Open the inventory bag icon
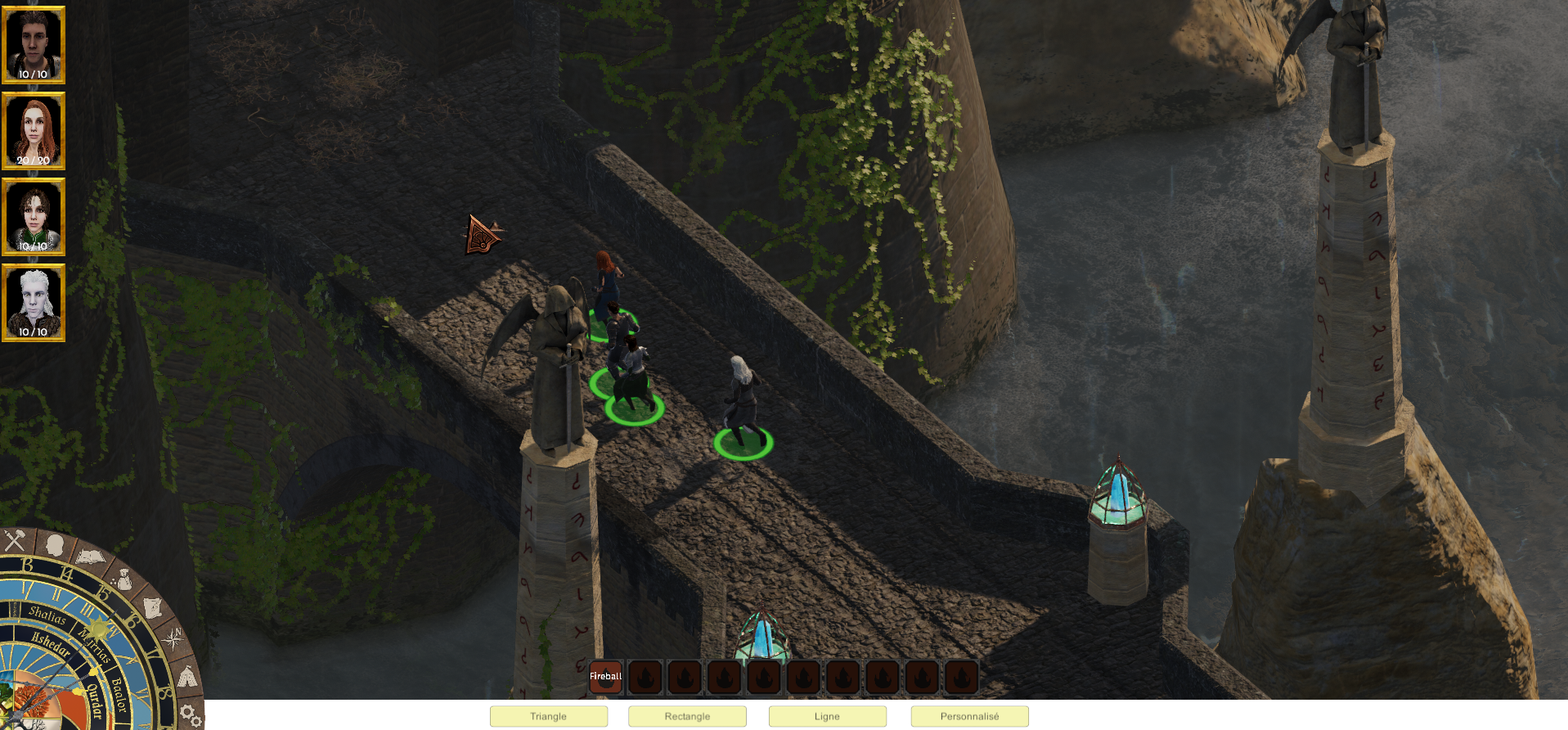 click(124, 579)
